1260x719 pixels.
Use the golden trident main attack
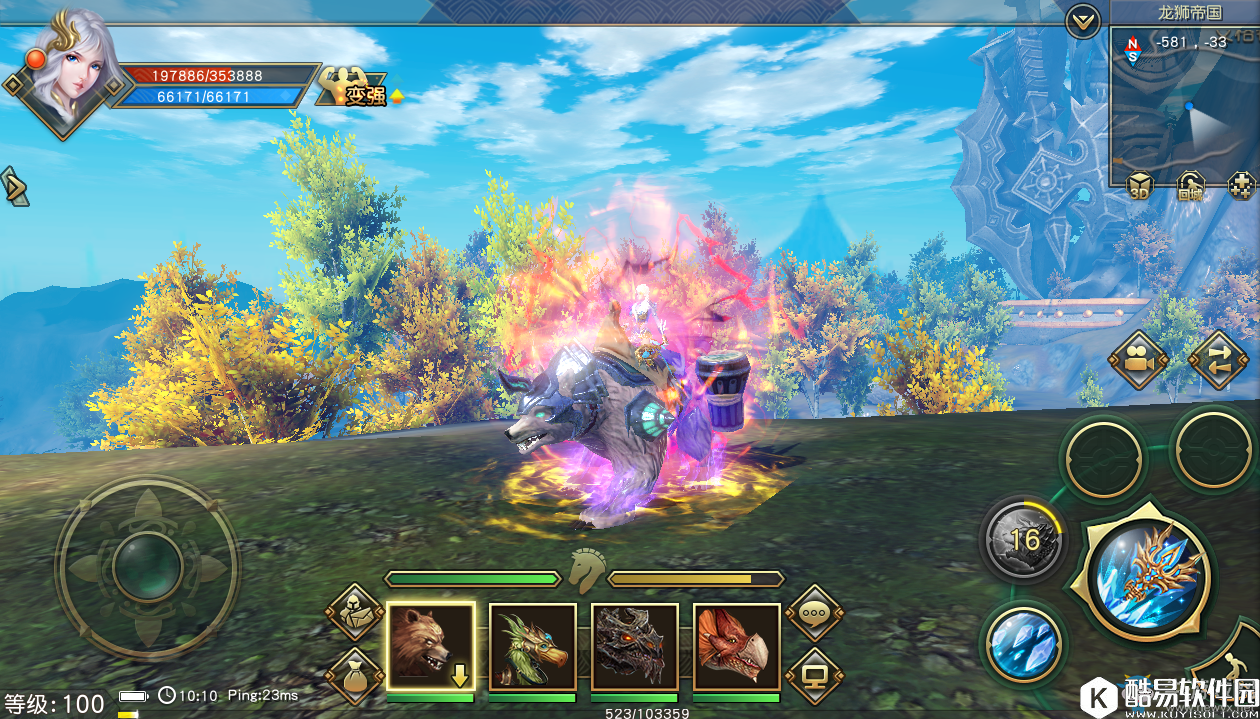1149,576
